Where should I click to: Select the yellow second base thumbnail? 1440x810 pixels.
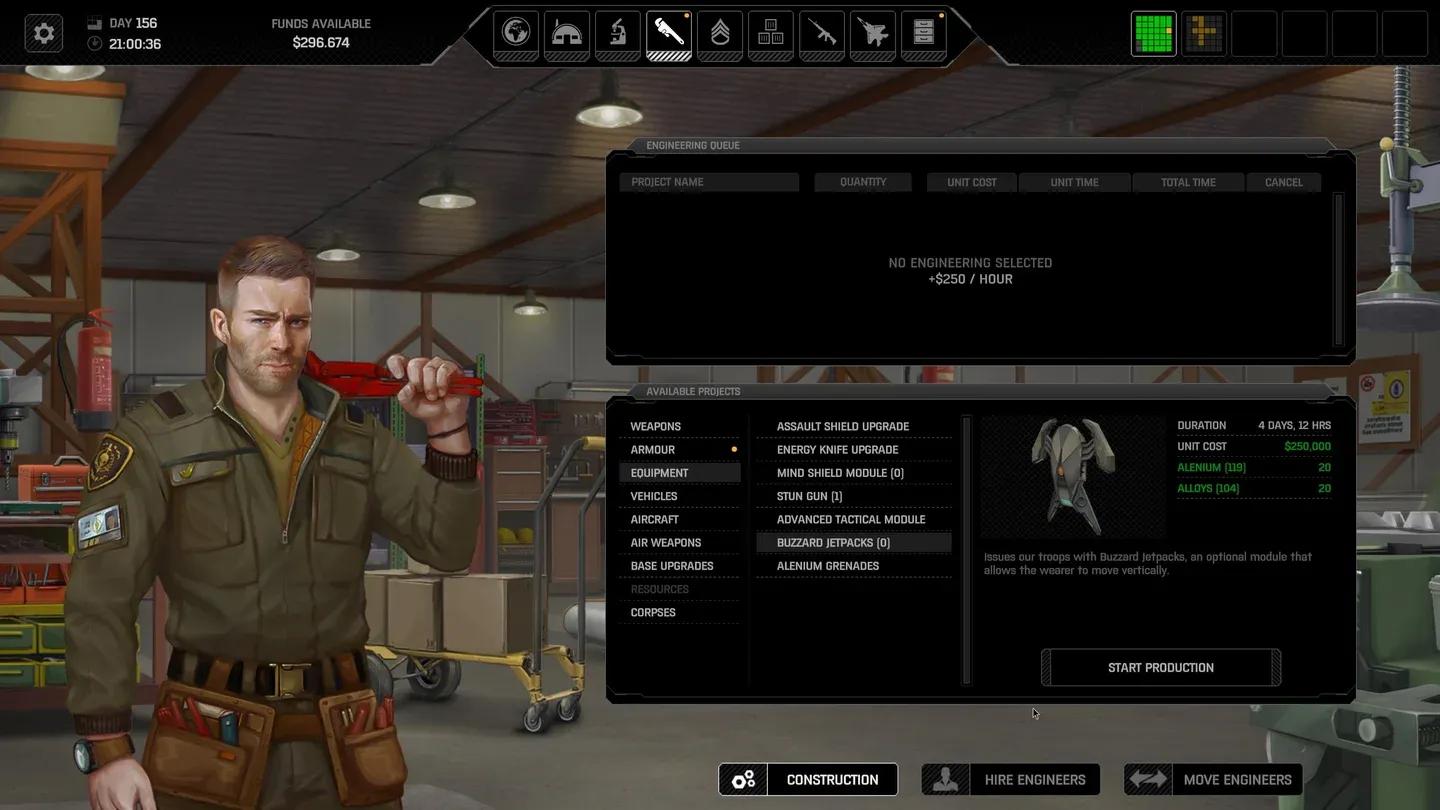pyautogui.click(x=1204, y=33)
